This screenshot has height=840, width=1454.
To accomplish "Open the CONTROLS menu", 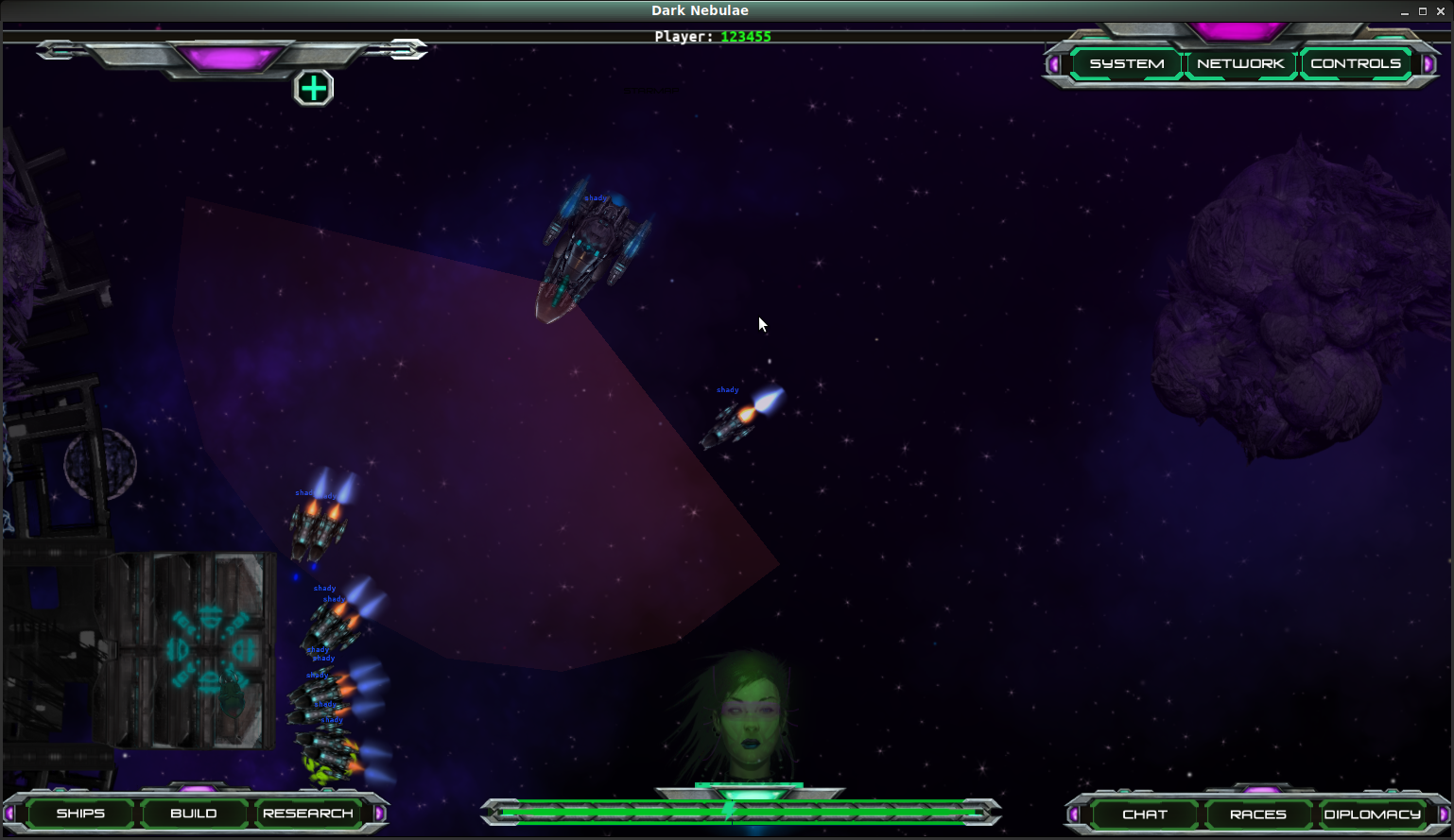I will click(x=1355, y=62).
